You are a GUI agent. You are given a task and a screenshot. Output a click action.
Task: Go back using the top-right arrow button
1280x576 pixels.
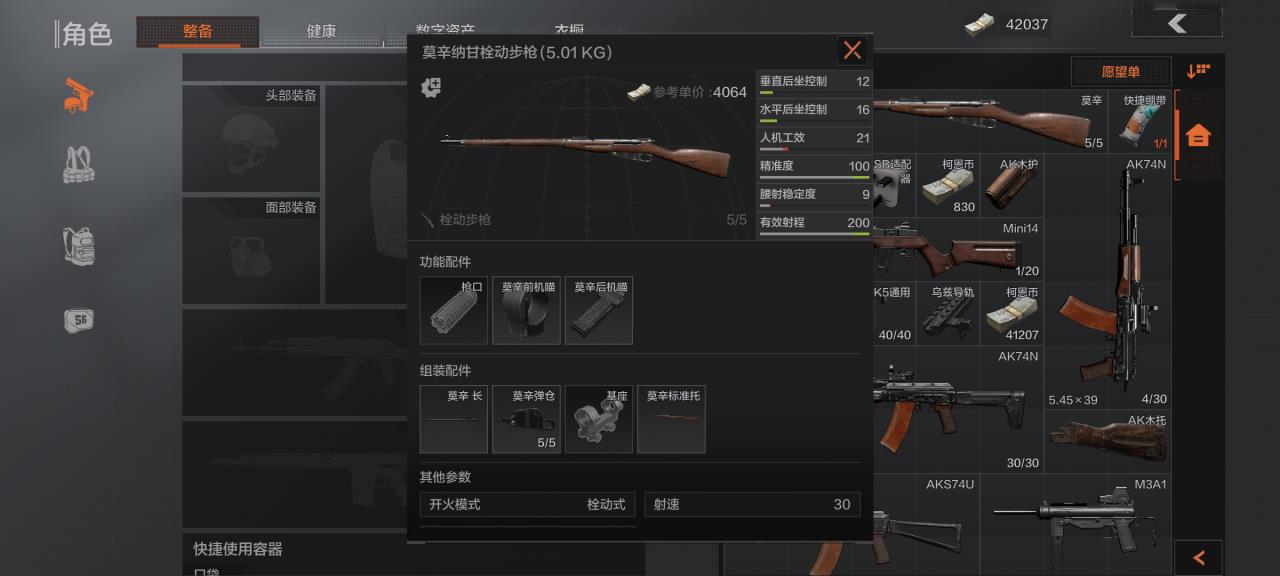pos(1177,24)
